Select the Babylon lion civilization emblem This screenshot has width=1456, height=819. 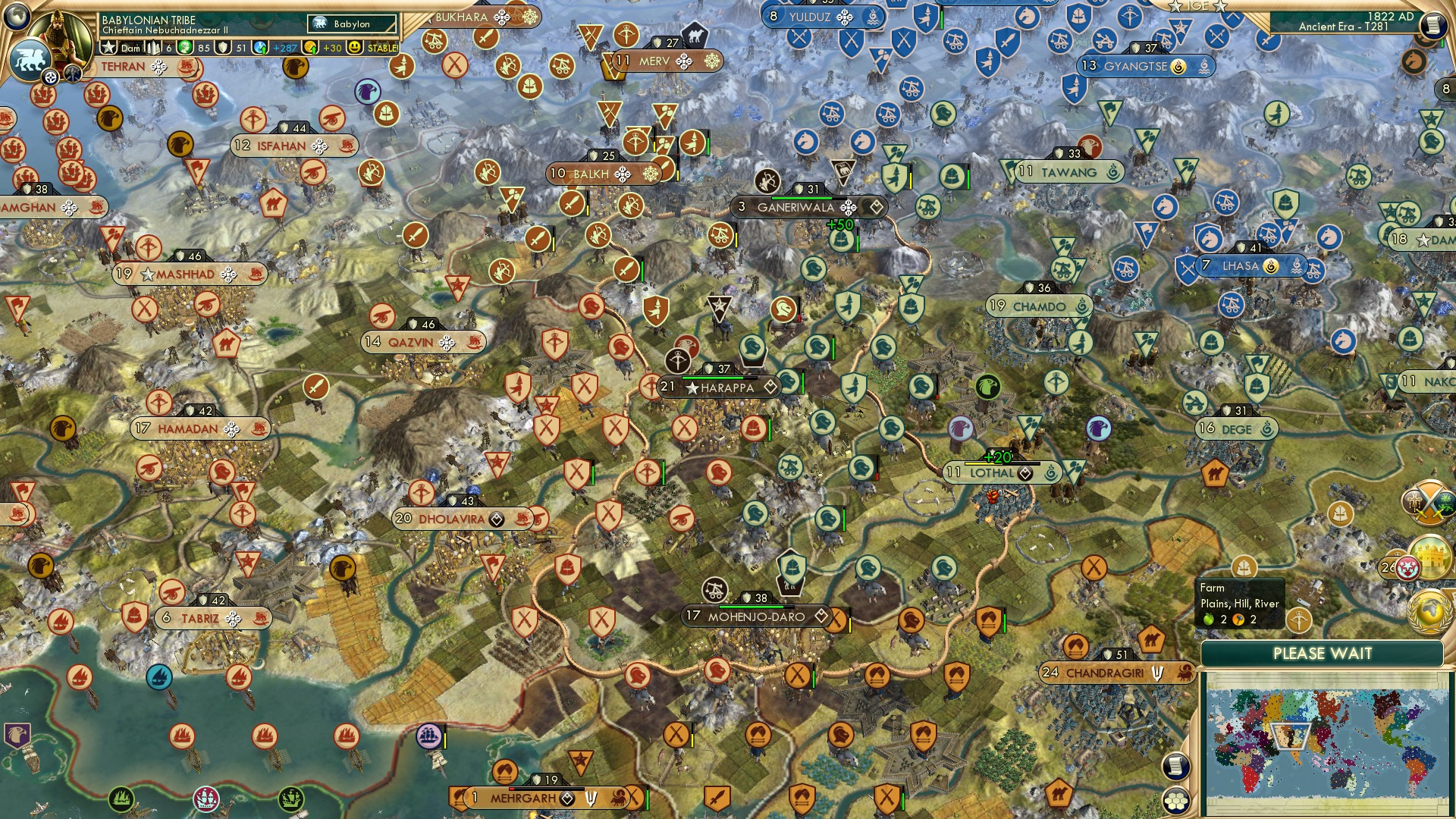(x=30, y=62)
